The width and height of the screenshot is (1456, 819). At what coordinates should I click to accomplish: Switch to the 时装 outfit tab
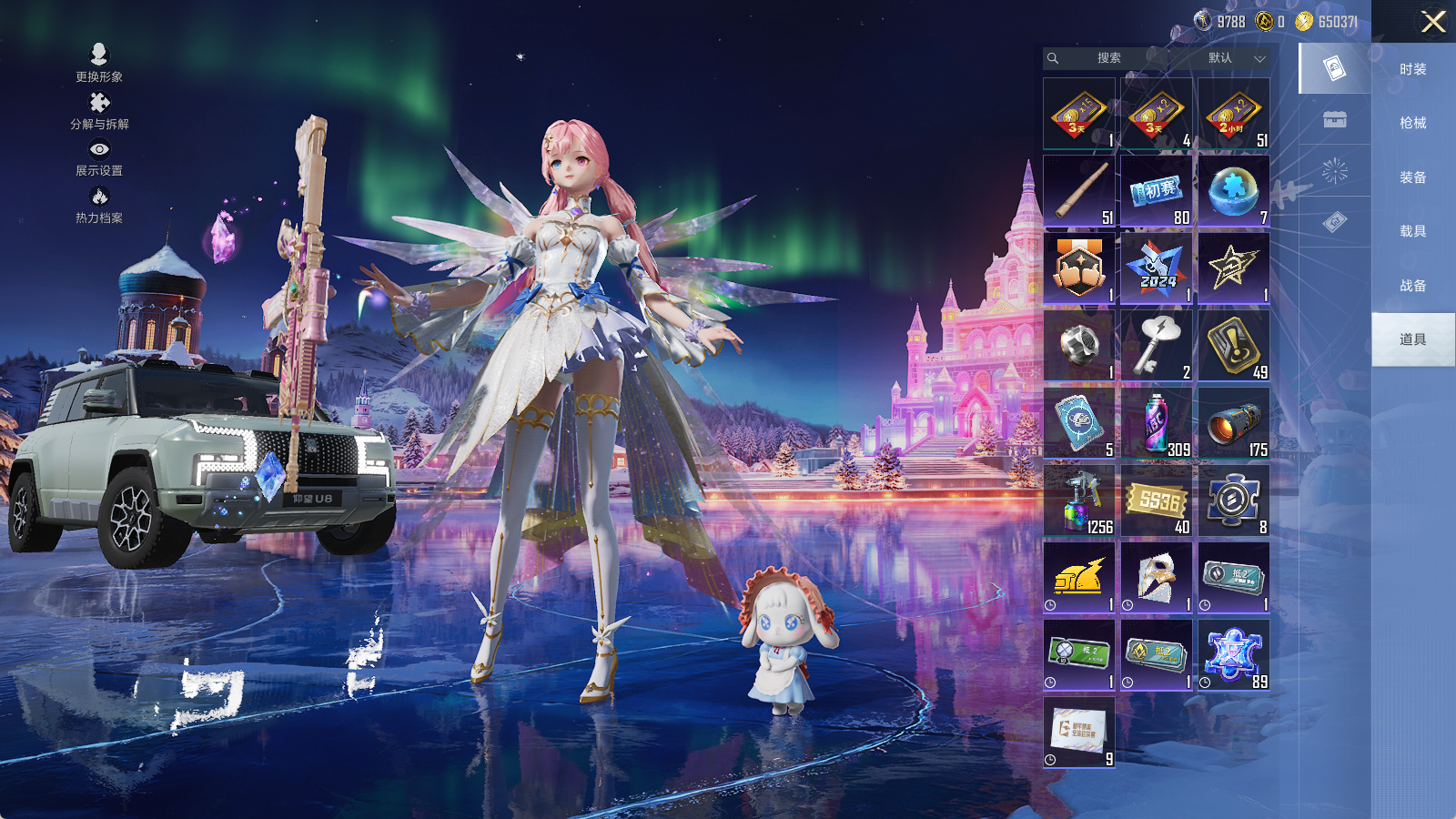point(1412,69)
